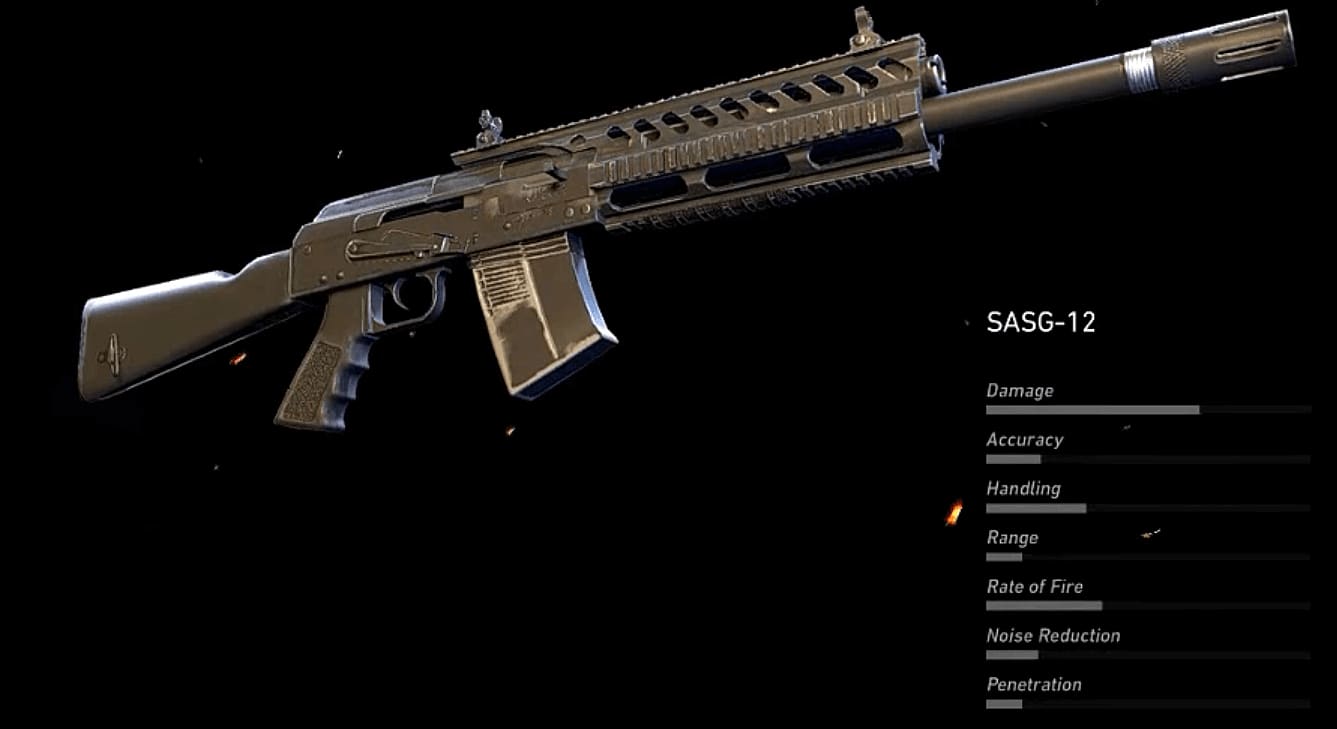Click the Handling stat label

(1023, 488)
